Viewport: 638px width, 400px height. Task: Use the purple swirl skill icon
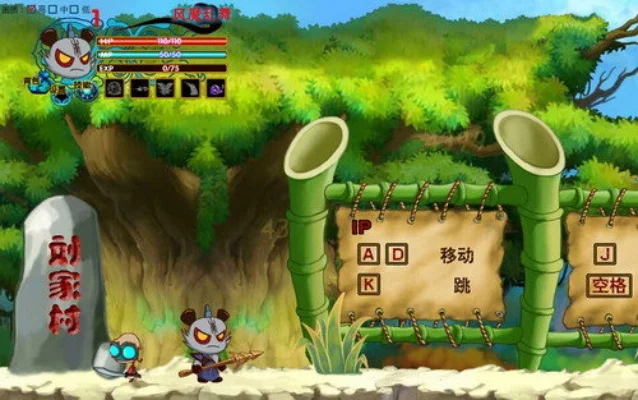[x=216, y=88]
